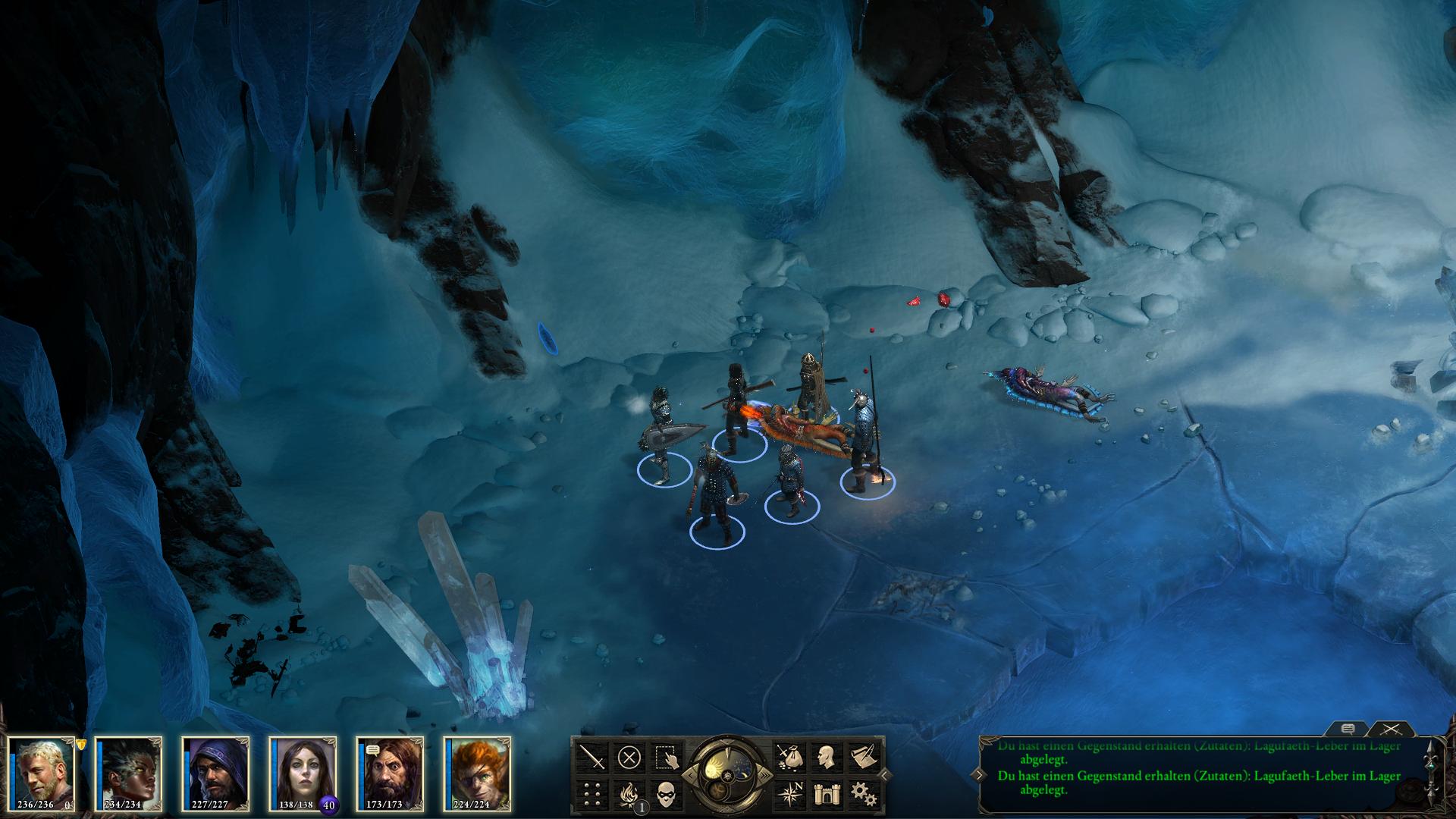Image resolution: width=1456 pixels, height=819 pixels.
Task: Choose the orange-haired eyepatch character portrait
Action: [x=478, y=770]
